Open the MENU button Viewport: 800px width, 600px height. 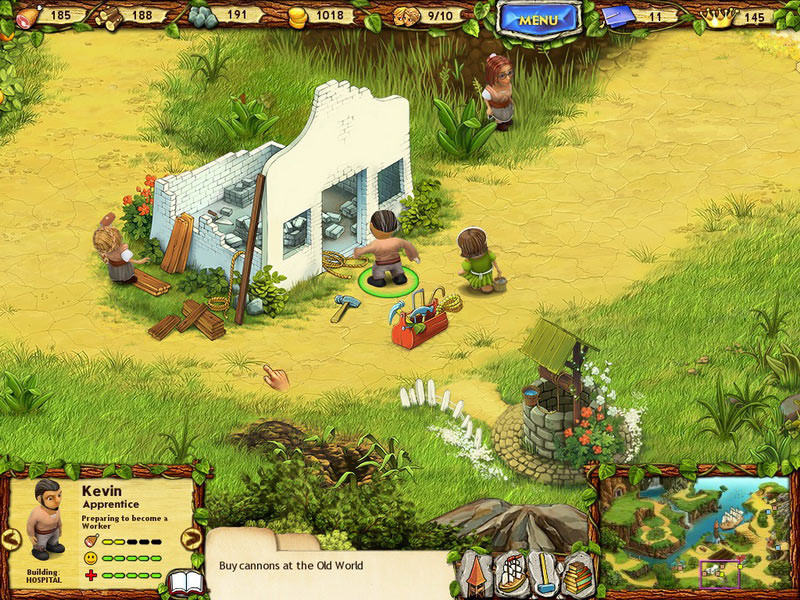pyautogui.click(x=539, y=18)
